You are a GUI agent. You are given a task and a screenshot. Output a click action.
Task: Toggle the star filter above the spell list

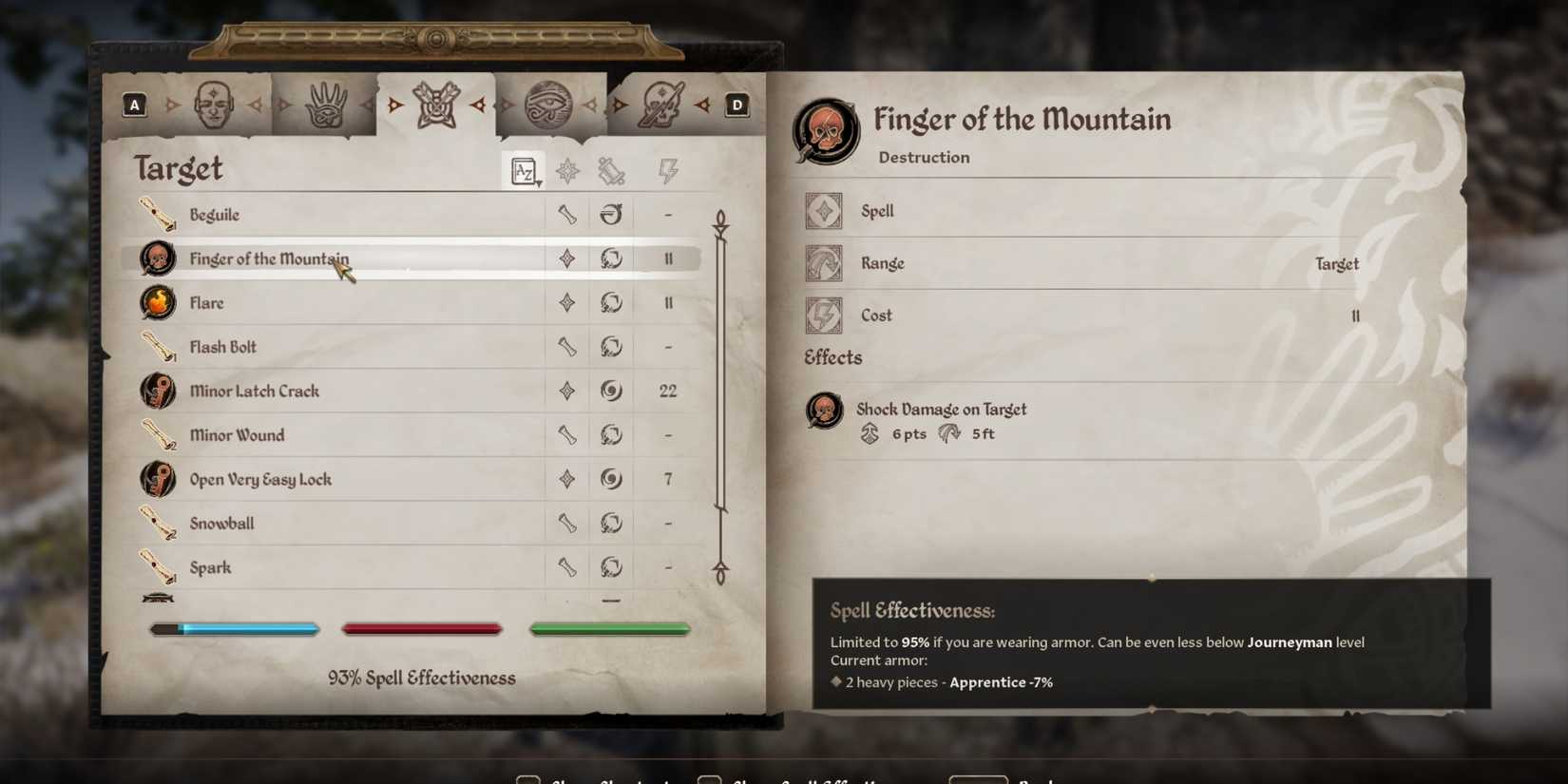pyautogui.click(x=567, y=171)
